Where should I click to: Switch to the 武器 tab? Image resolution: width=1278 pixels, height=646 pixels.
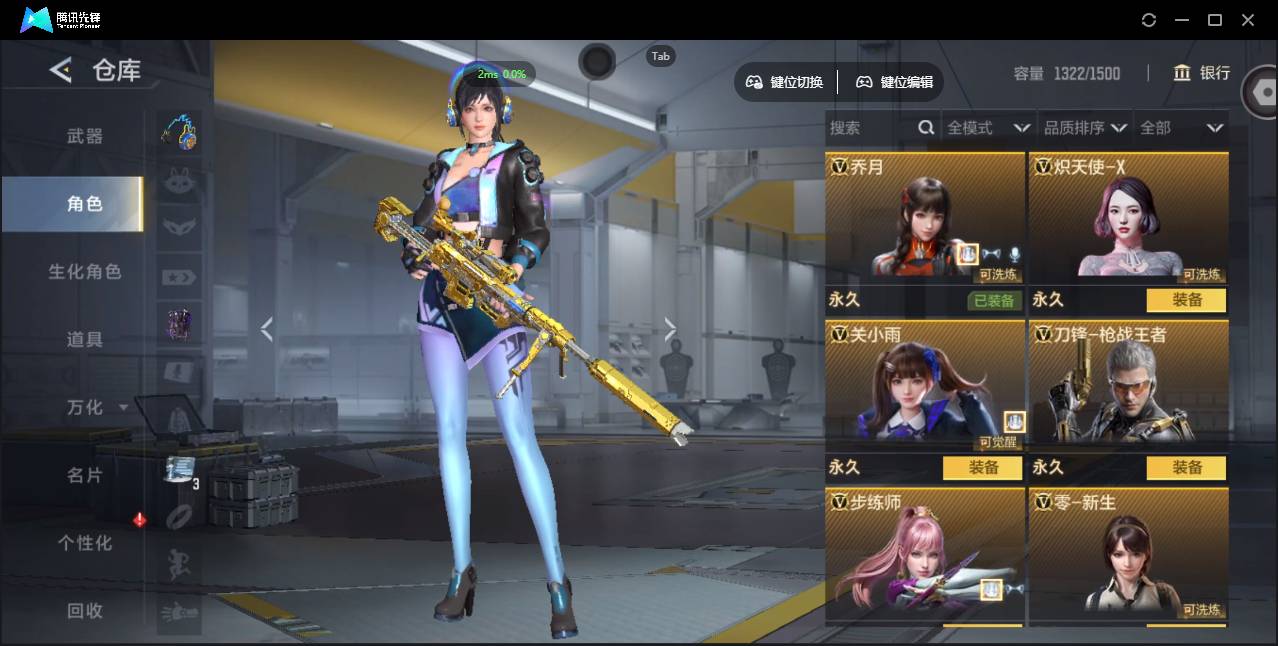point(85,136)
